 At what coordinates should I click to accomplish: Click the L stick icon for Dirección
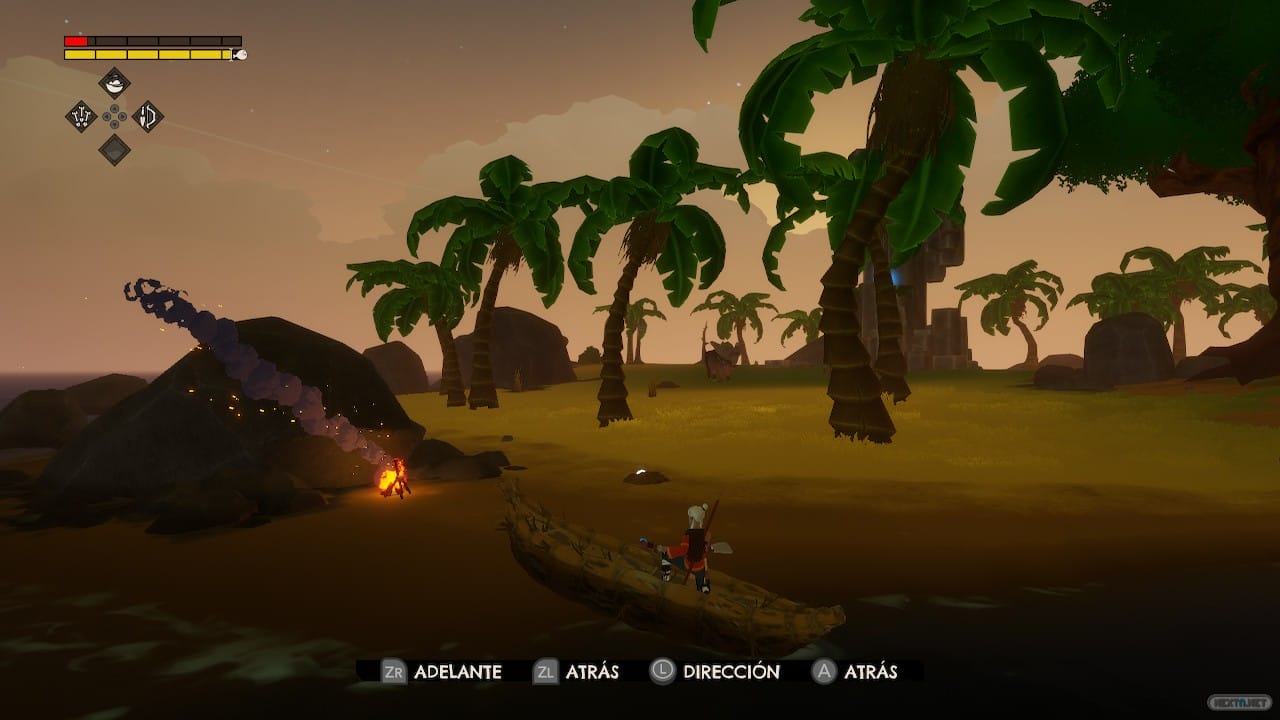660,673
